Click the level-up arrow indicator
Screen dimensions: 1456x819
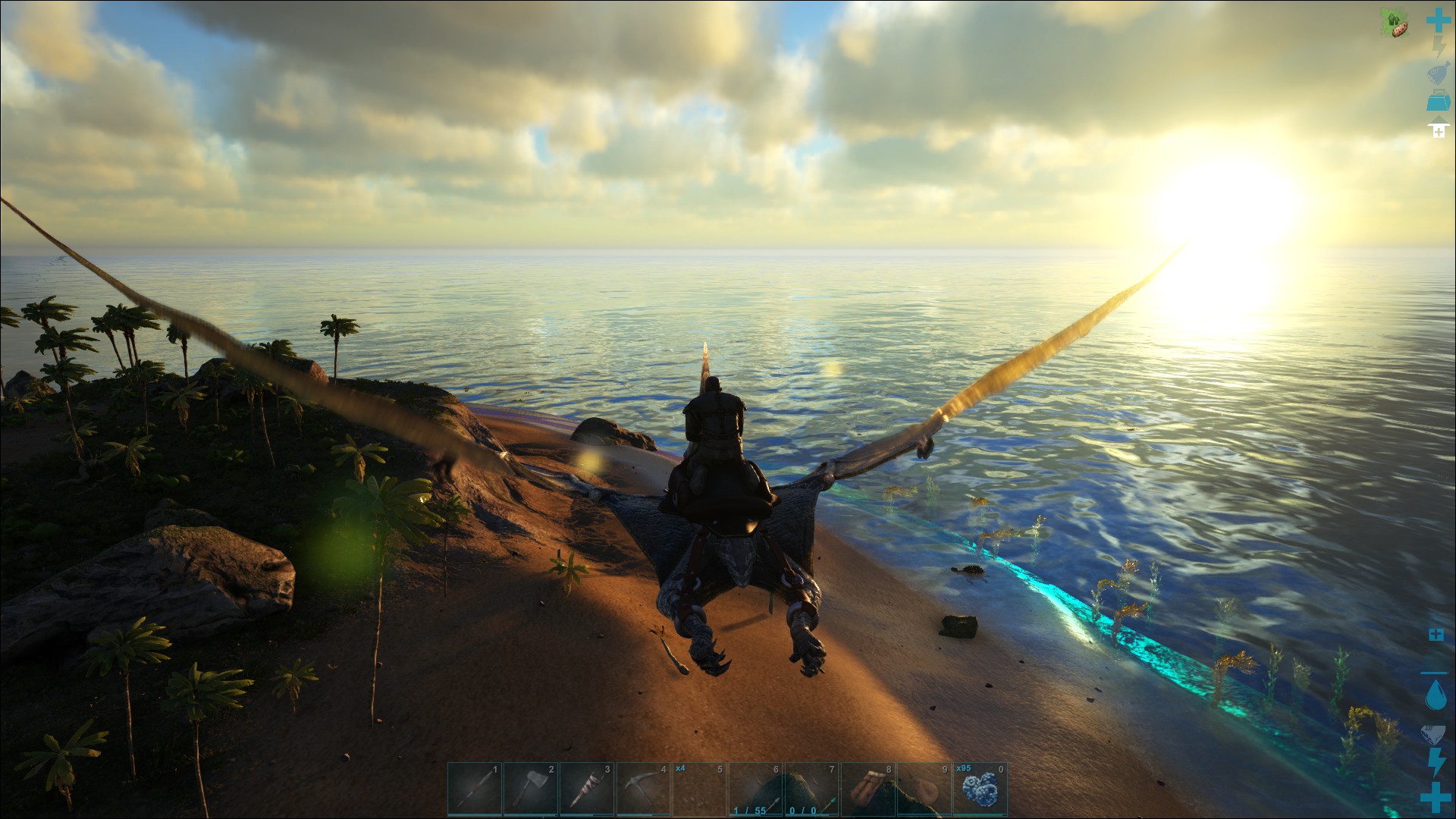point(1439,127)
